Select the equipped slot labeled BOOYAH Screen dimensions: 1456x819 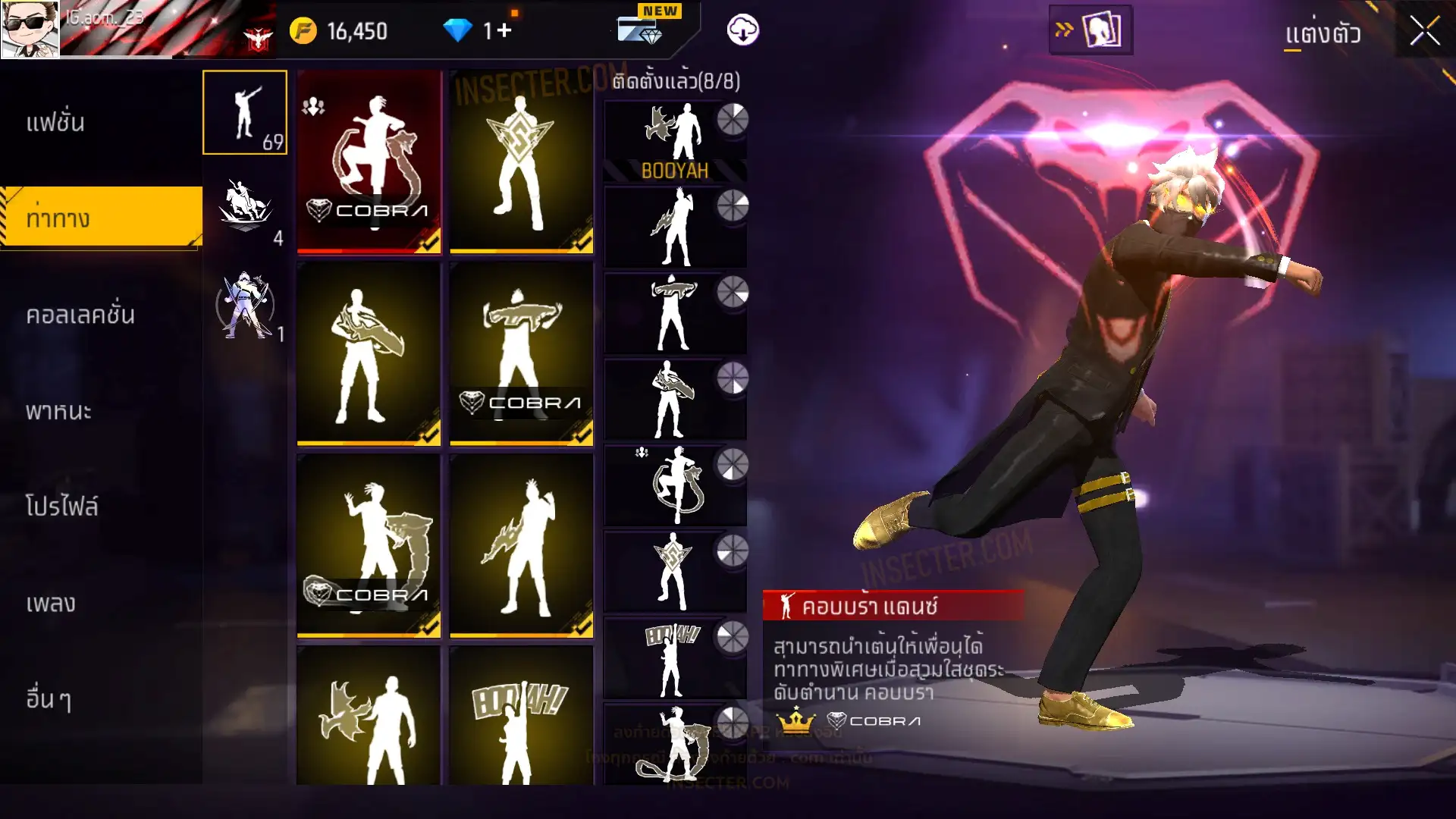tap(674, 142)
